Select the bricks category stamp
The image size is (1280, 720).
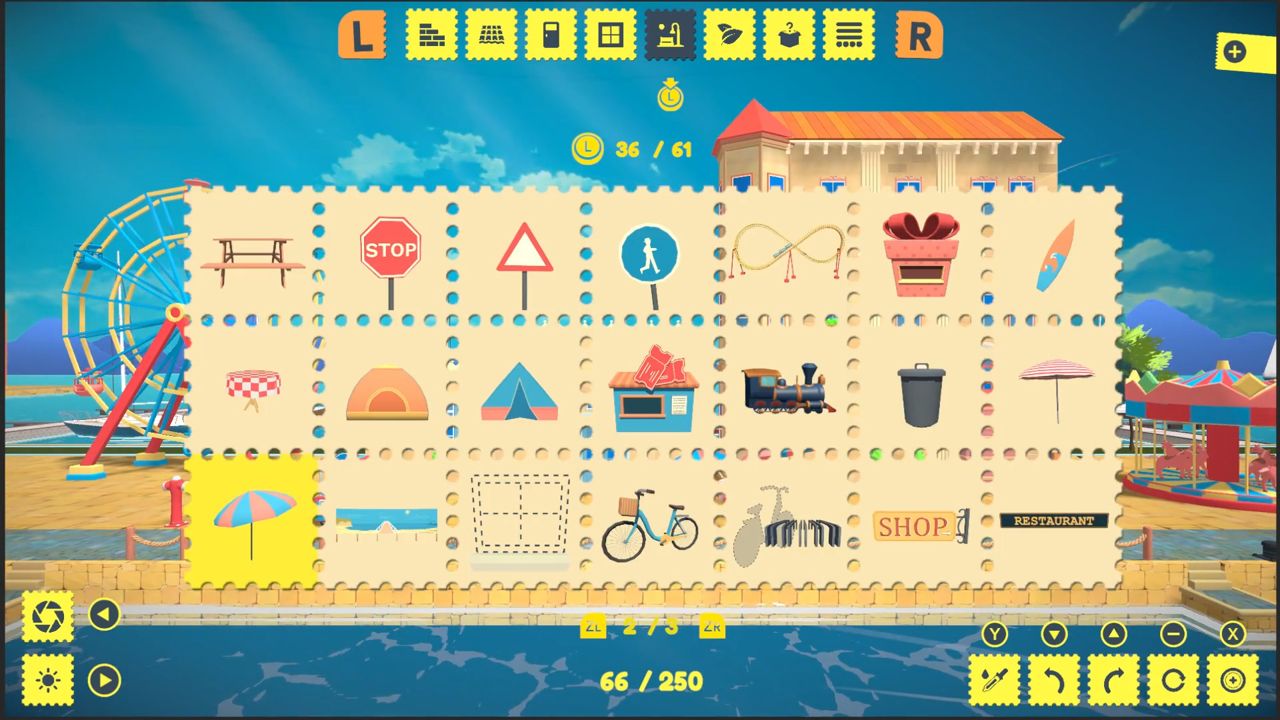(x=431, y=34)
